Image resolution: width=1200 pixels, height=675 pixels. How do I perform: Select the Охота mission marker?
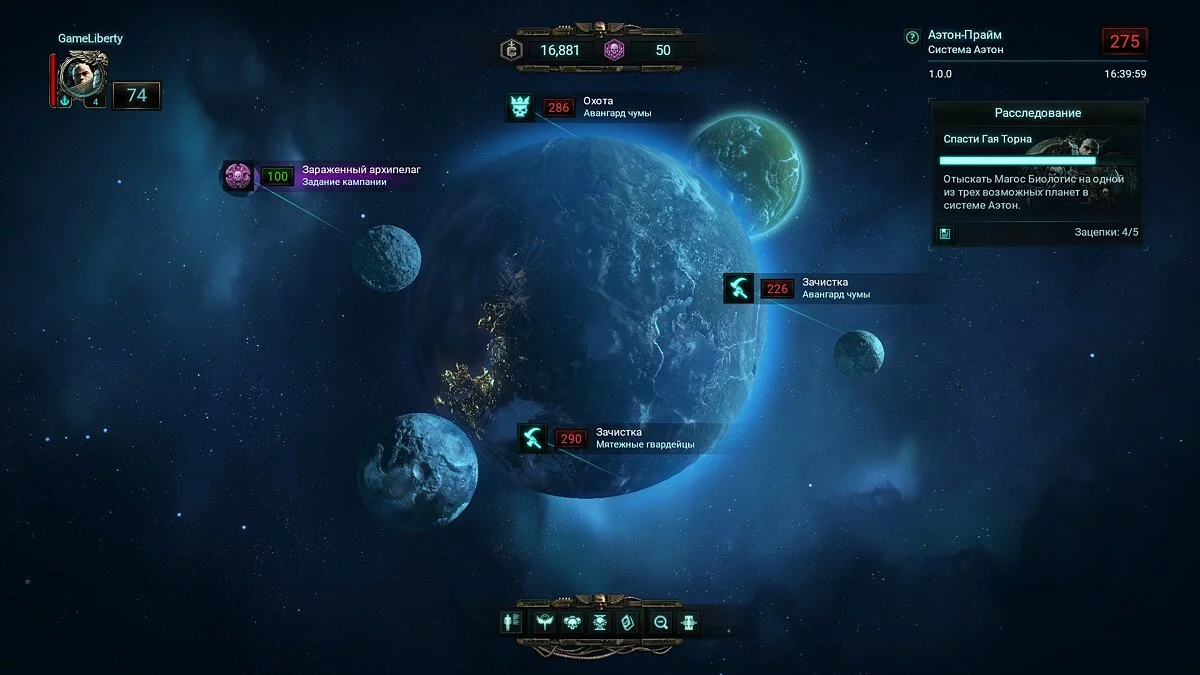coord(520,107)
